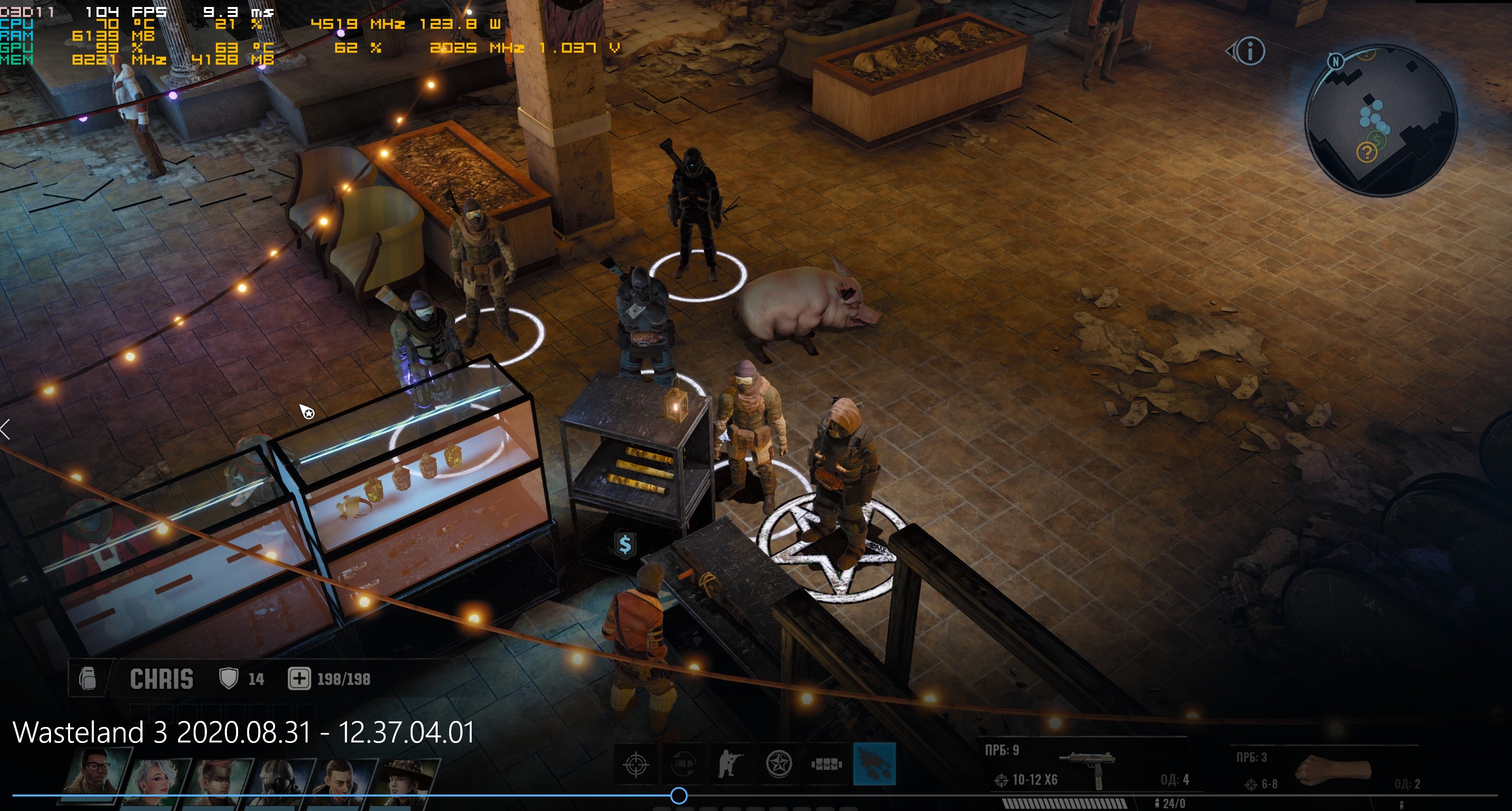Toggle the crouching rifleman ambush ability
This screenshot has height=811, width=1512.
point(730,764)
